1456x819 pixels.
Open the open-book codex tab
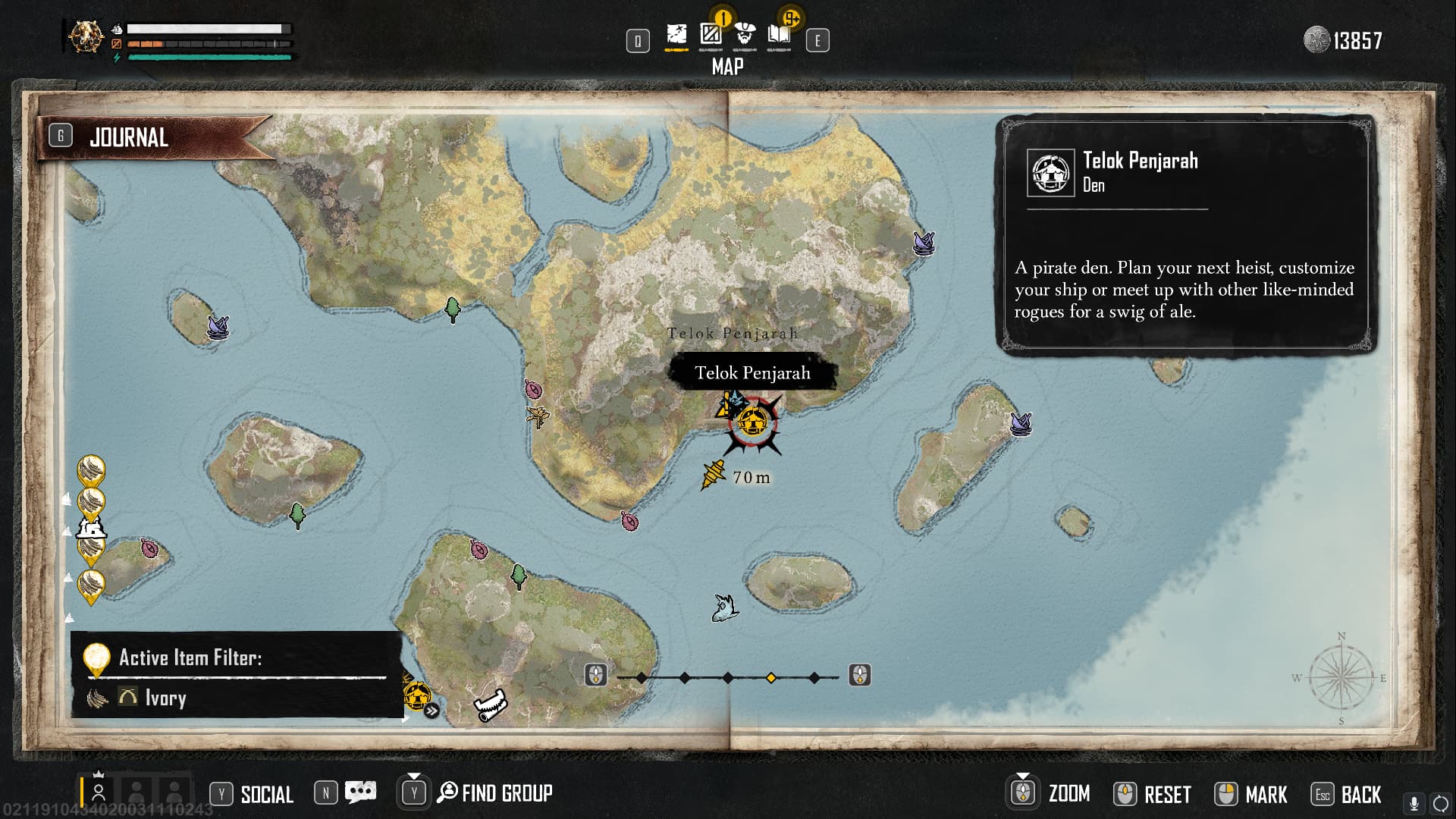pyautogui.click(x=779, y=35)
